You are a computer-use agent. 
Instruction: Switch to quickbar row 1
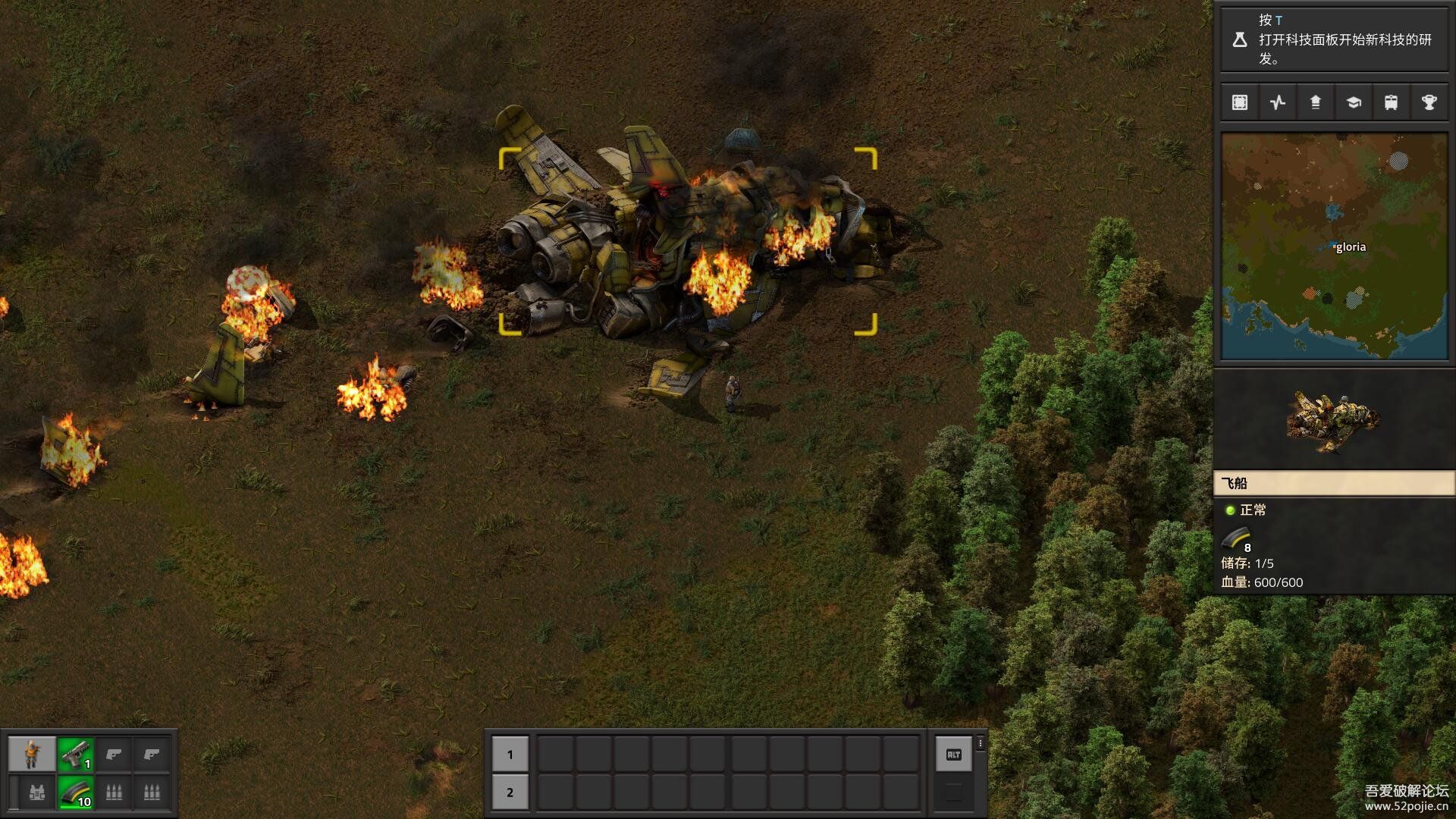(510, 754)
